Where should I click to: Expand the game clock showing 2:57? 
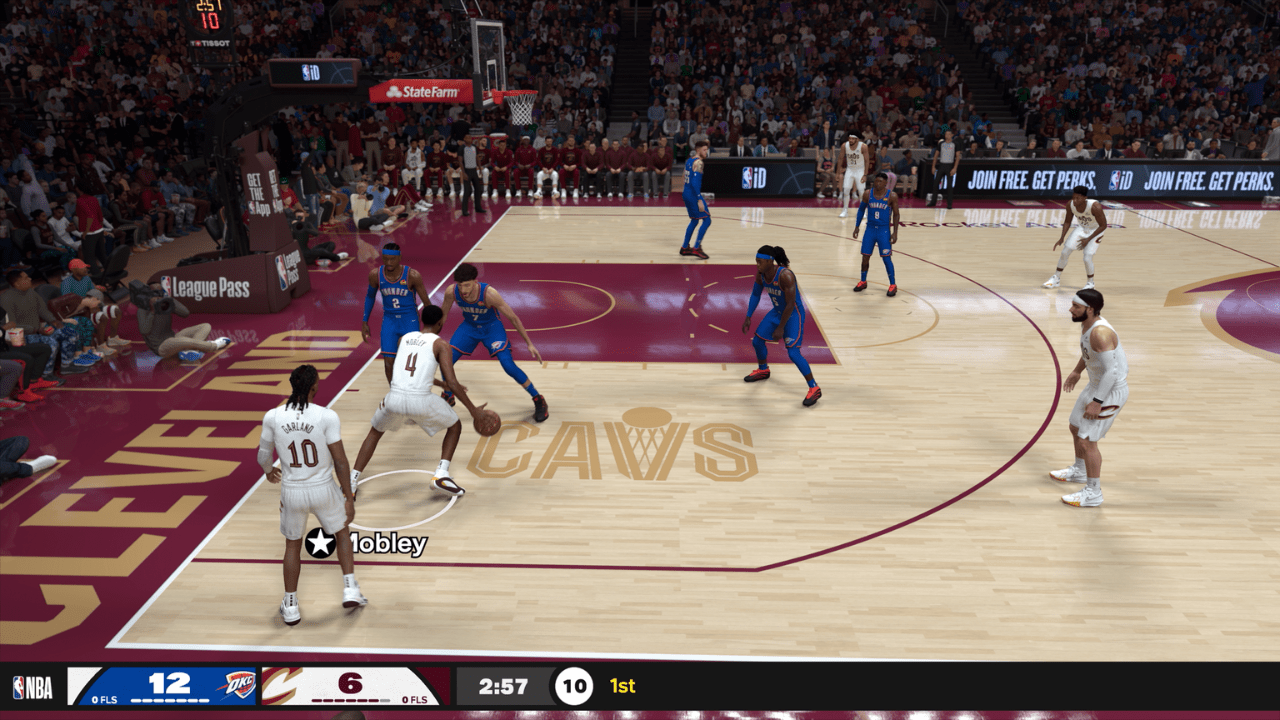(x=505, y=685)
